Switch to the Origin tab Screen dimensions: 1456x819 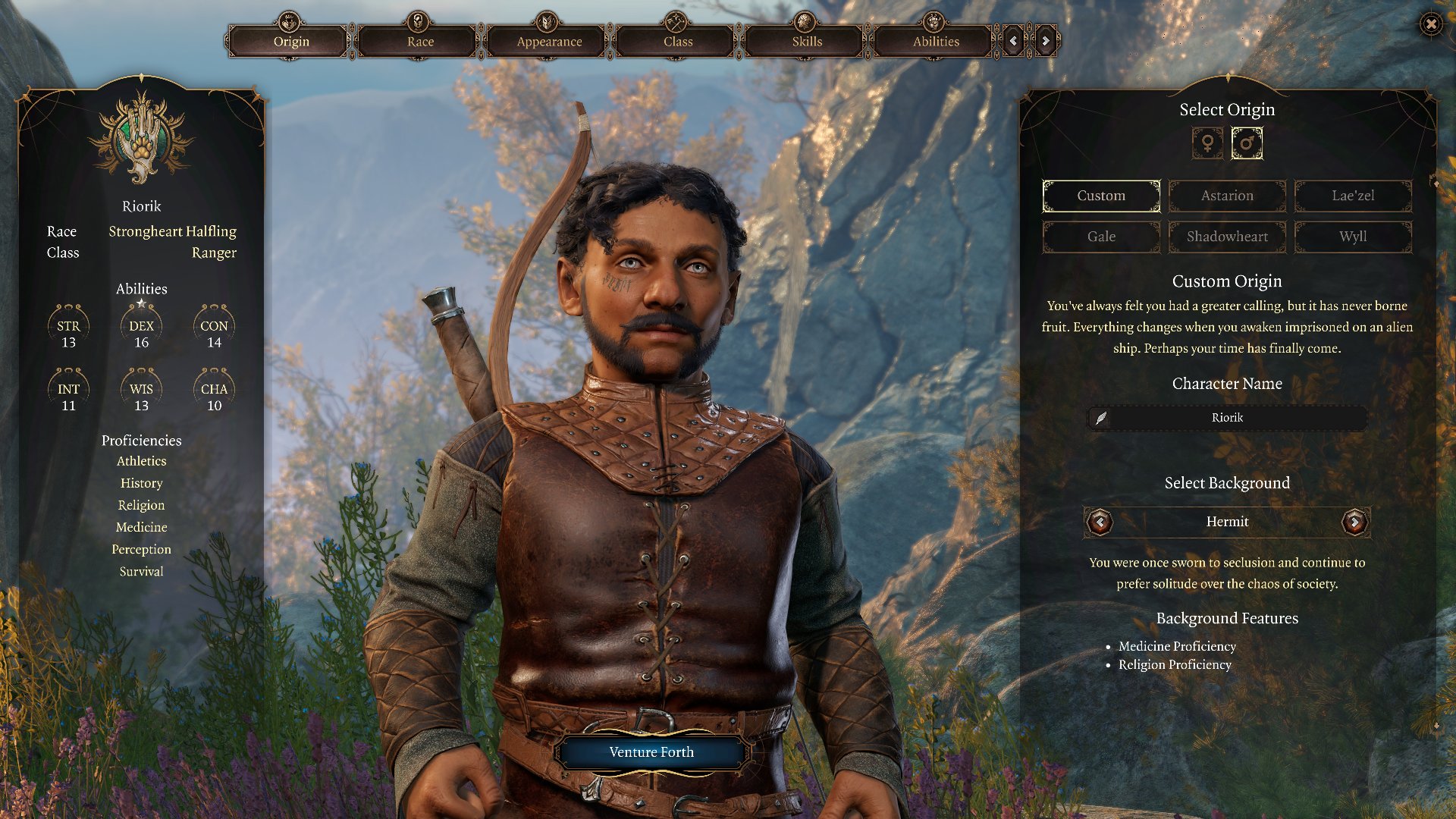point(291,41)
